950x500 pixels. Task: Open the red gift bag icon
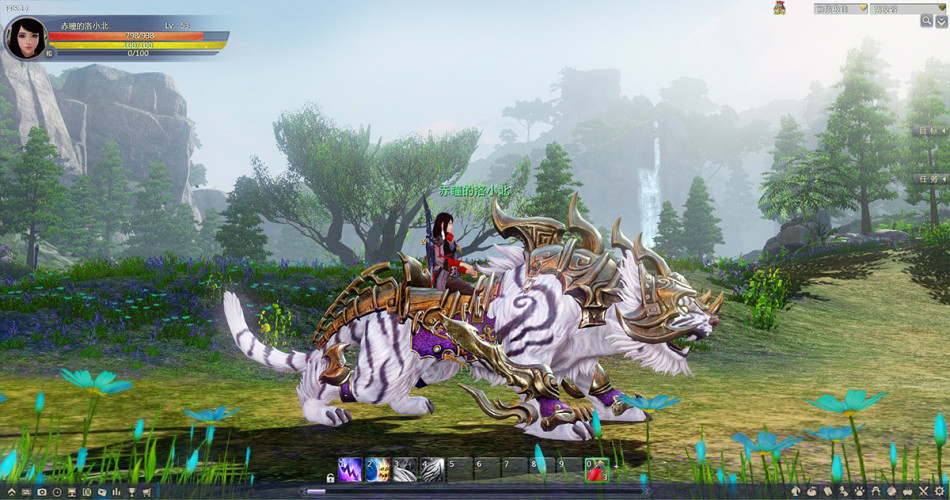779,8
